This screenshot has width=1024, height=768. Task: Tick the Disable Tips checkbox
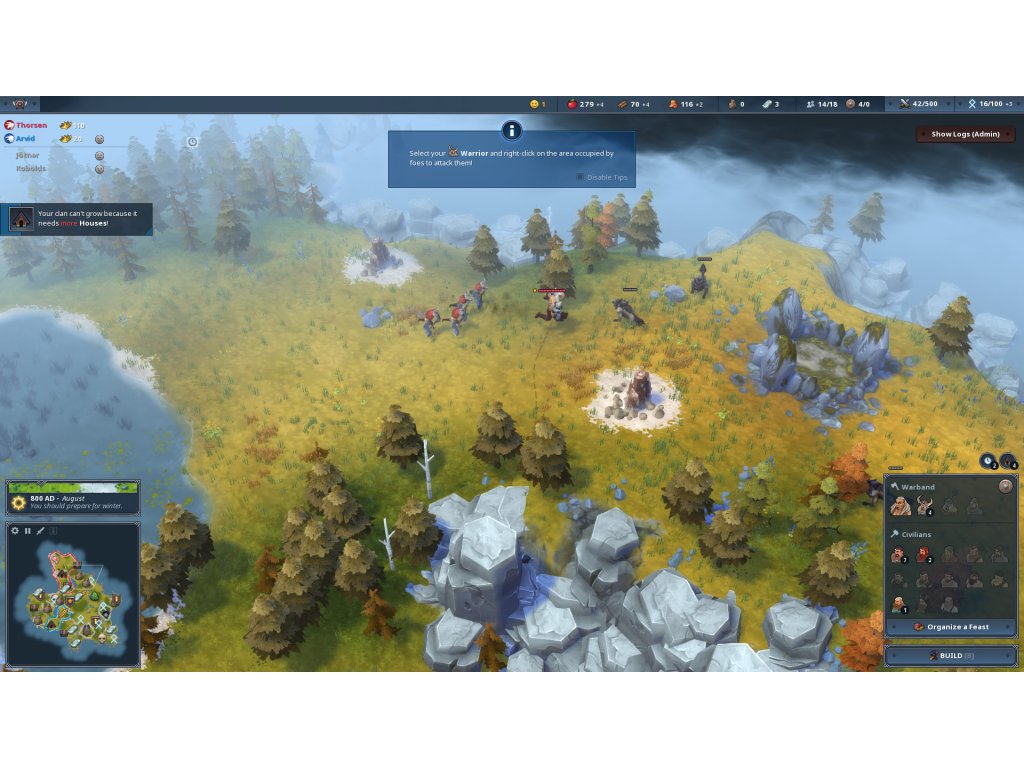[x=580, y=177]
